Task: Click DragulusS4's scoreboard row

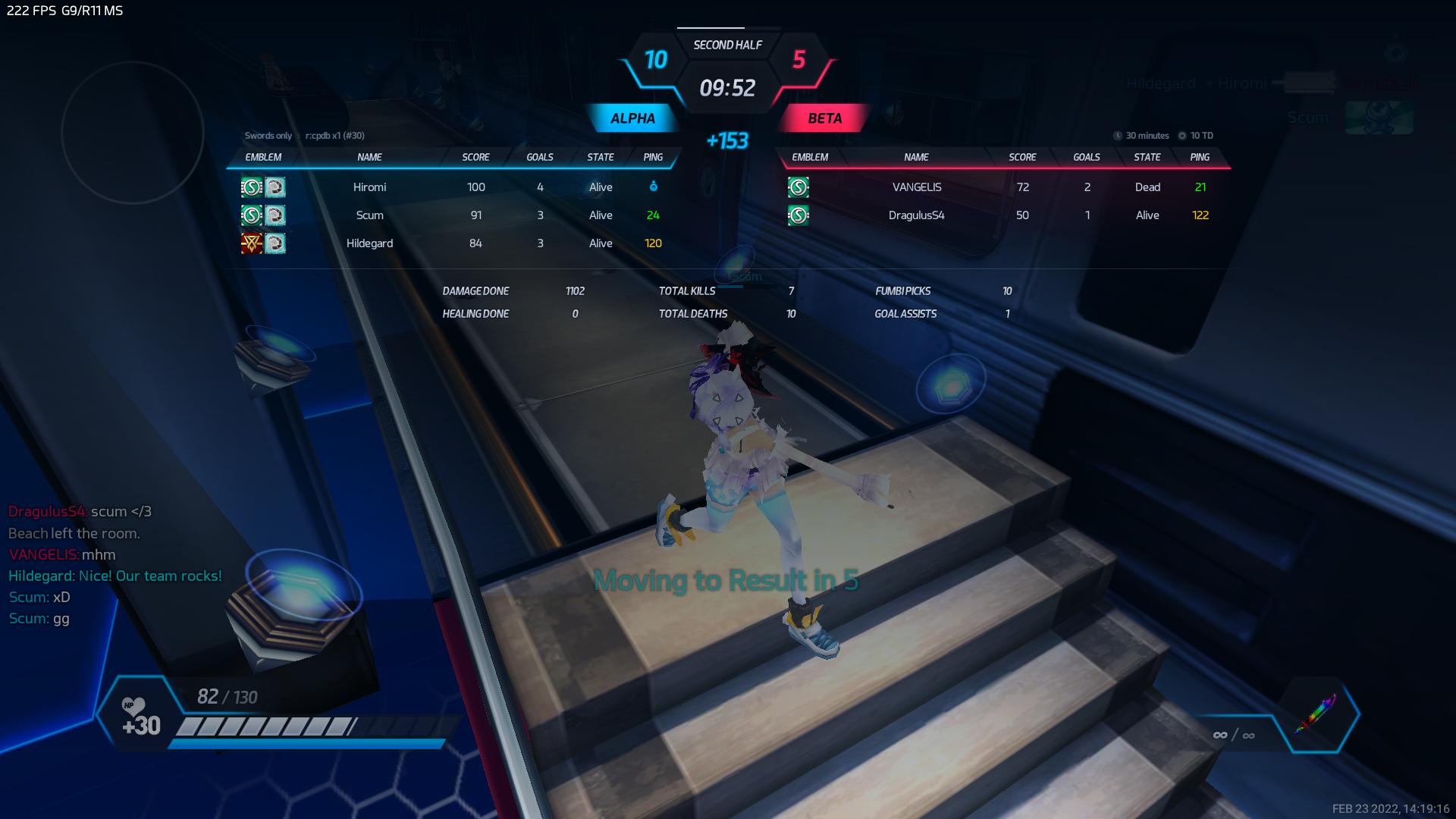Action: (x=916, y=215)
